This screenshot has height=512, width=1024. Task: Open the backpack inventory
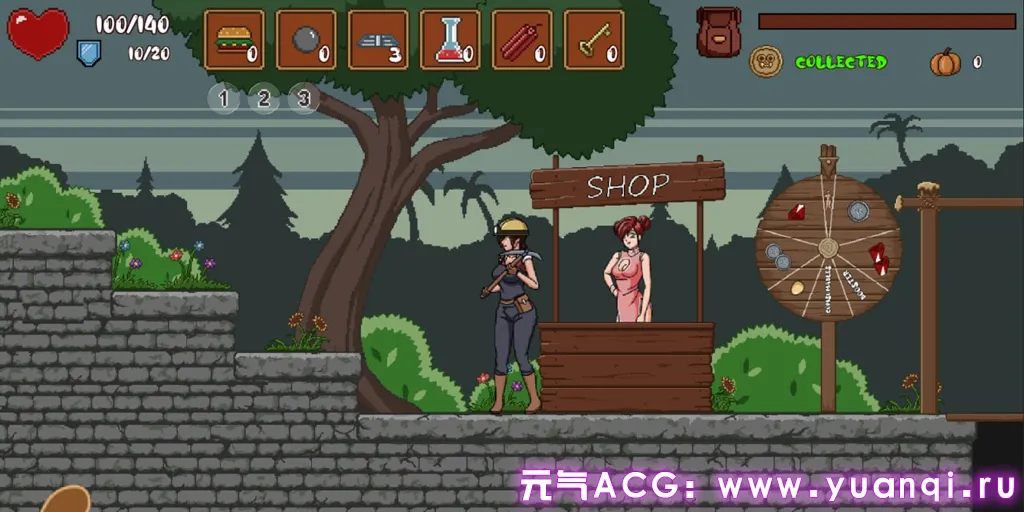pos(718,31)
